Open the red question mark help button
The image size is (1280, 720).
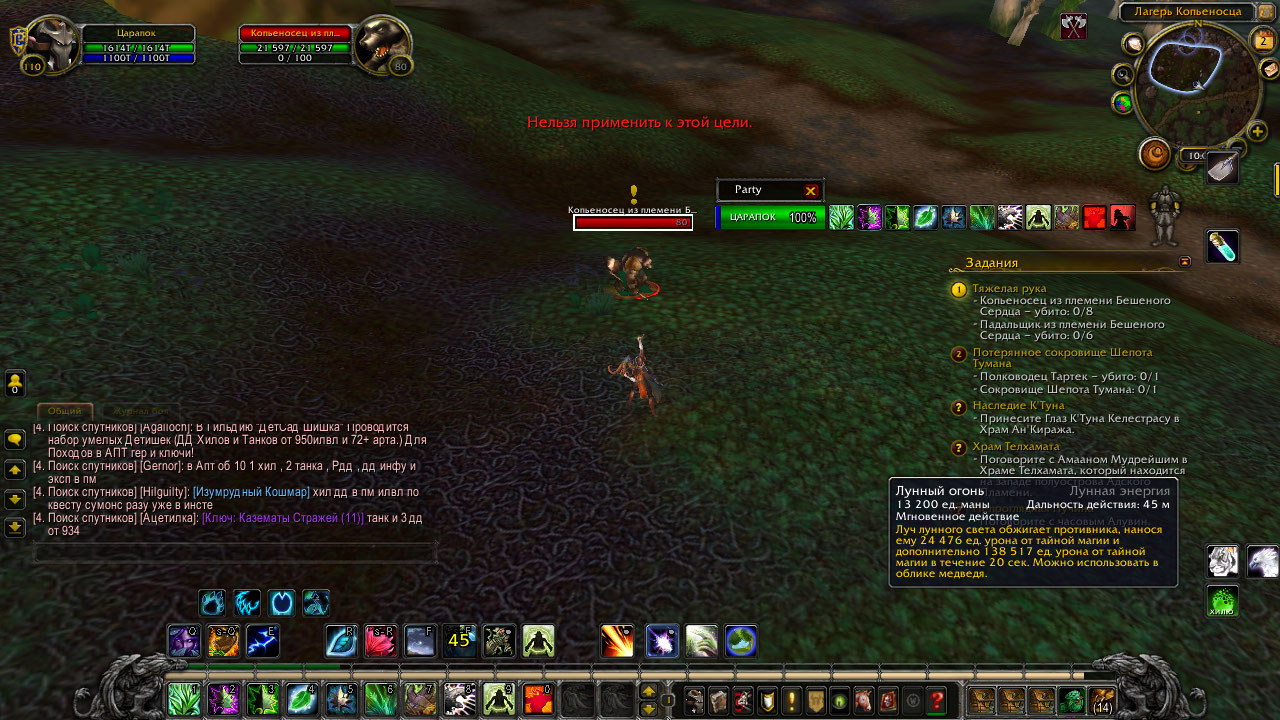(x=936, y=701)
